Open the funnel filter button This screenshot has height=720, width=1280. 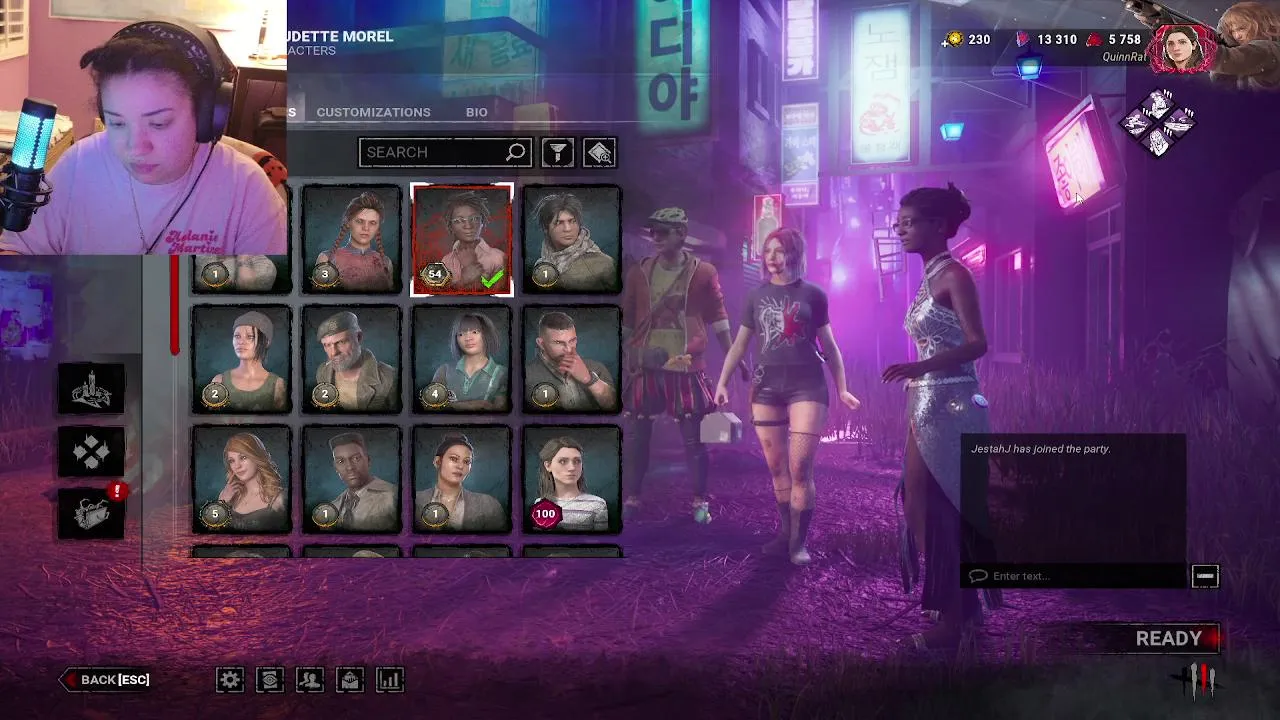tap(558, 152)
